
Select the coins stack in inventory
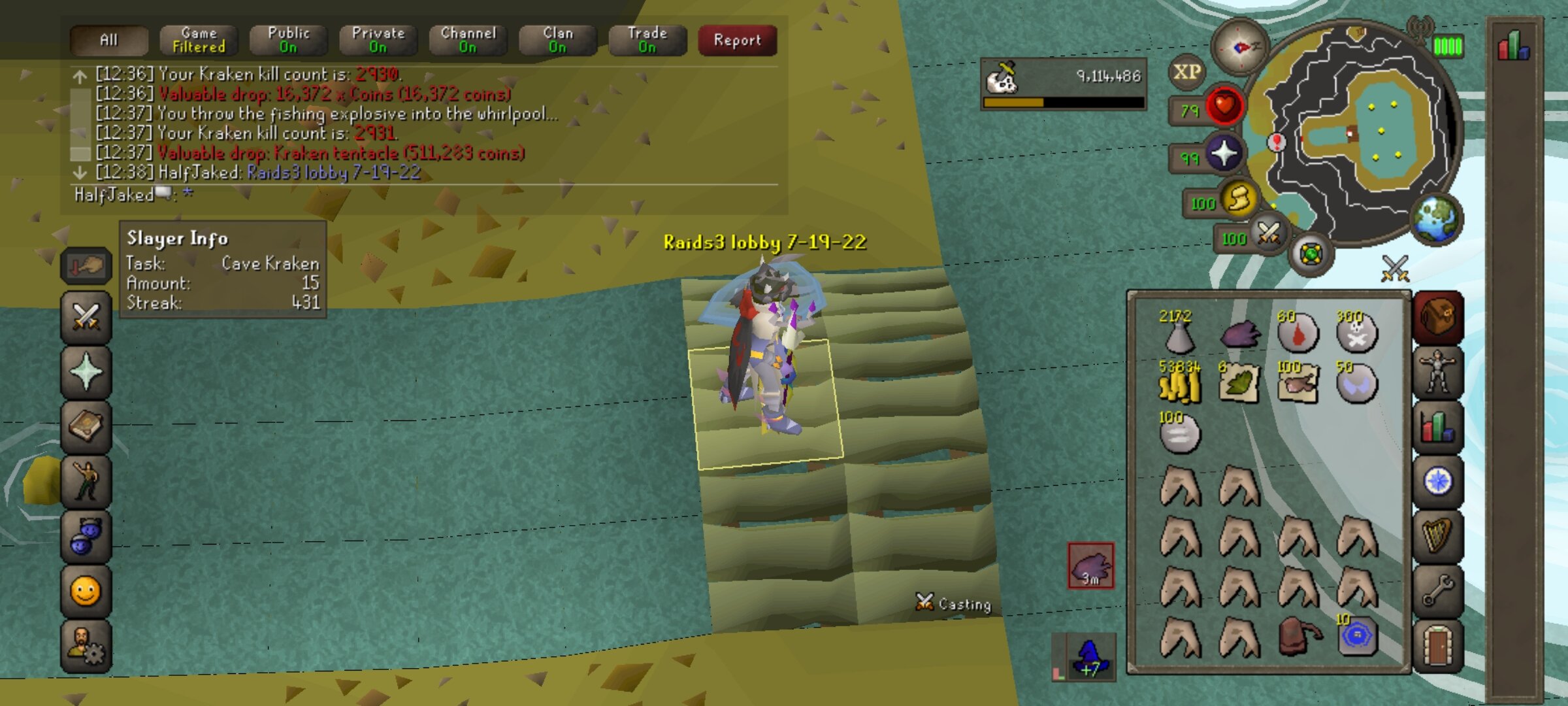point(1179,384)
